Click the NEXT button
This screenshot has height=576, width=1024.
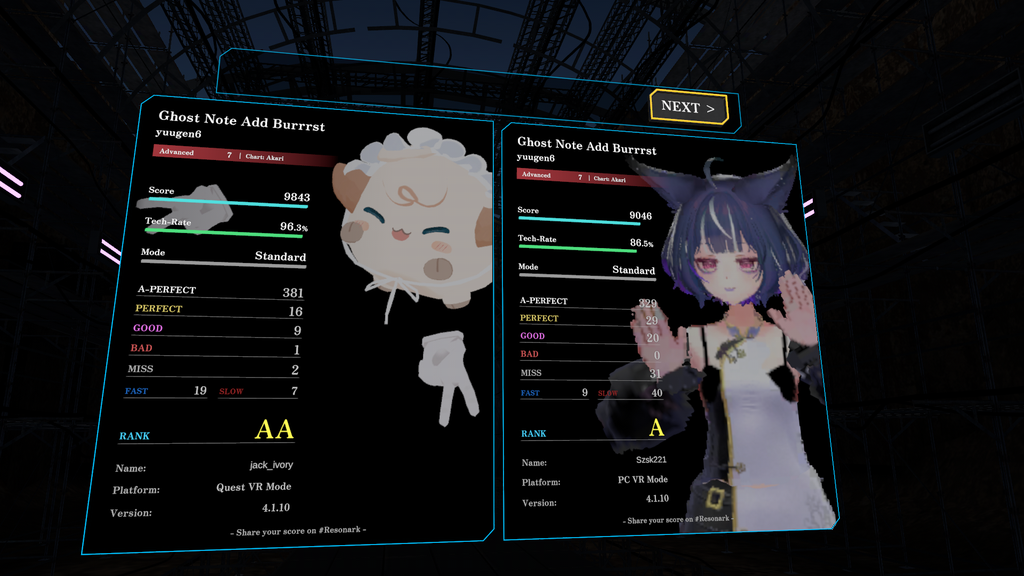[688, 107]
